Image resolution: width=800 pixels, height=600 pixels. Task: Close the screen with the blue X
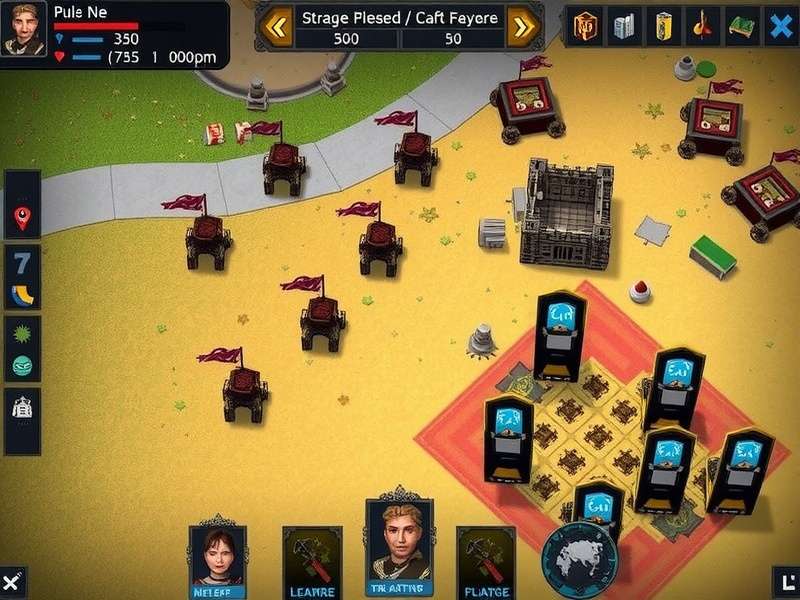[x=780, y=26]
